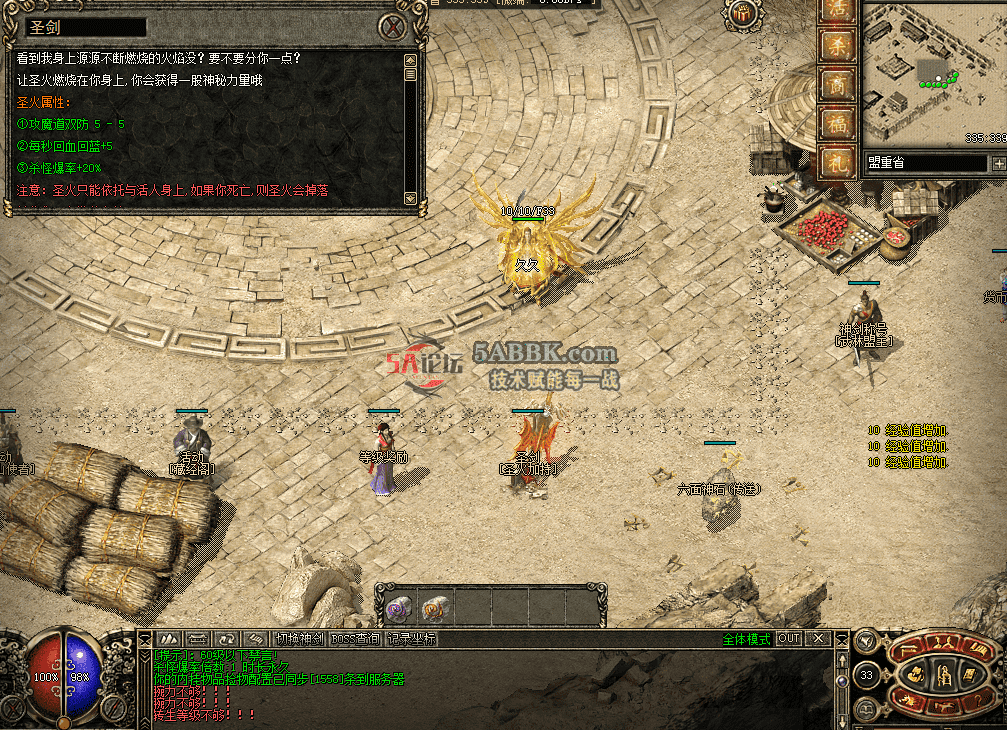Close the chat panel with X
The width and height of the screenshot is (1007, 730).
pos(818,639)
